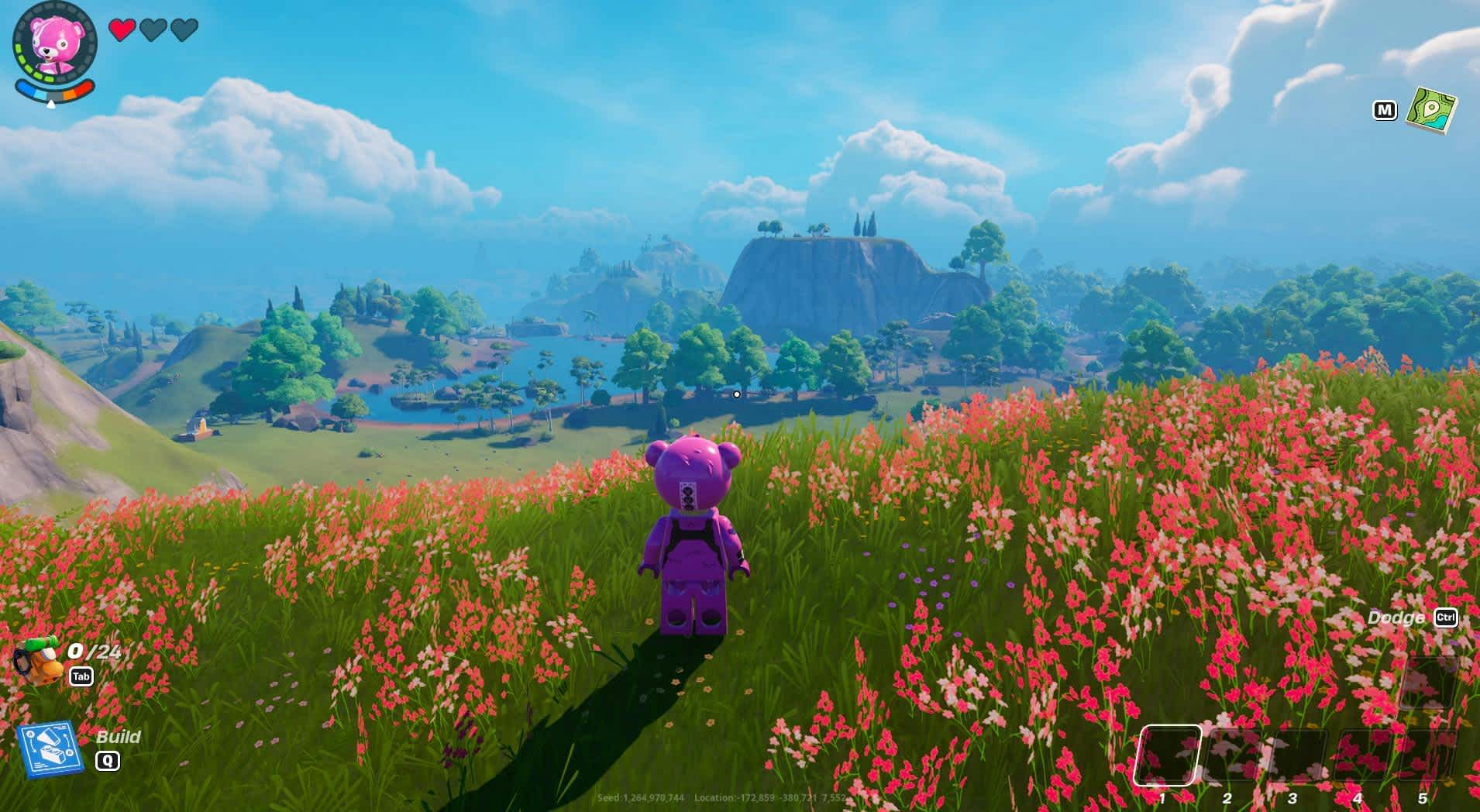This screenshot has width=1480, height=812.
Task: Click the white temperature marker arrow
Action: tap(50, 105)
